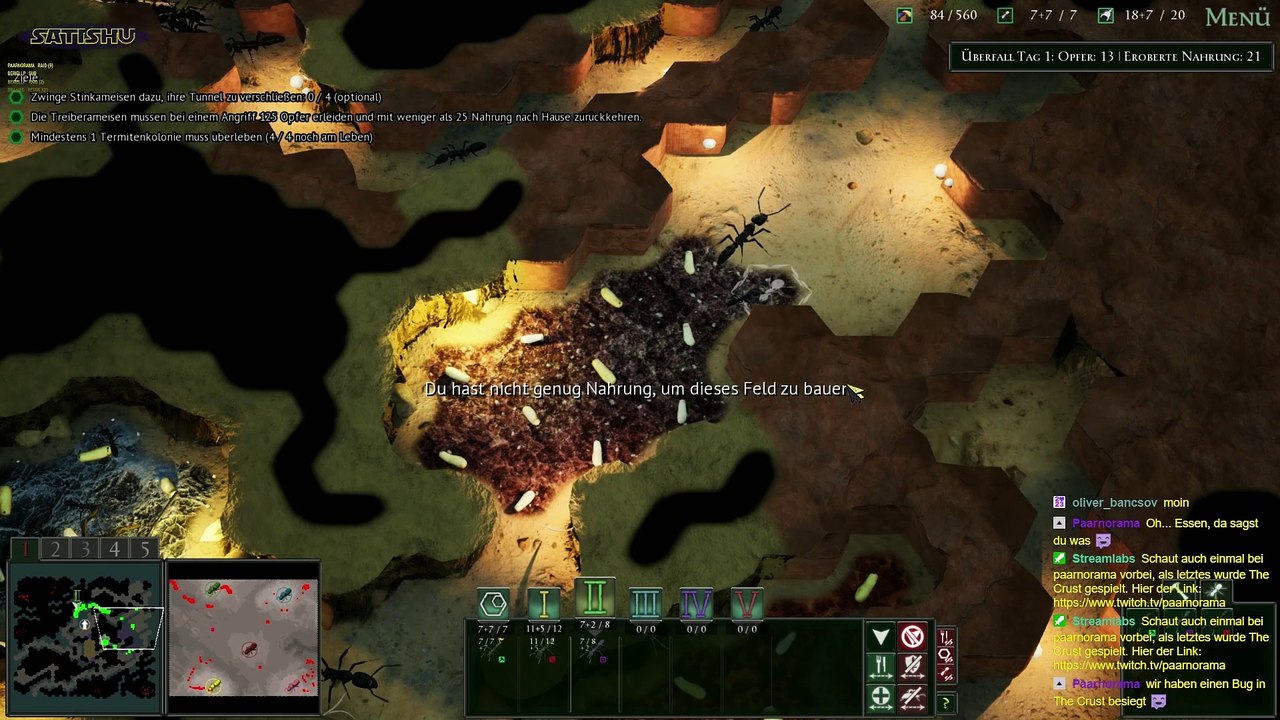Open the paarnorama Twitch link in chat

[x=1139, y=603]
